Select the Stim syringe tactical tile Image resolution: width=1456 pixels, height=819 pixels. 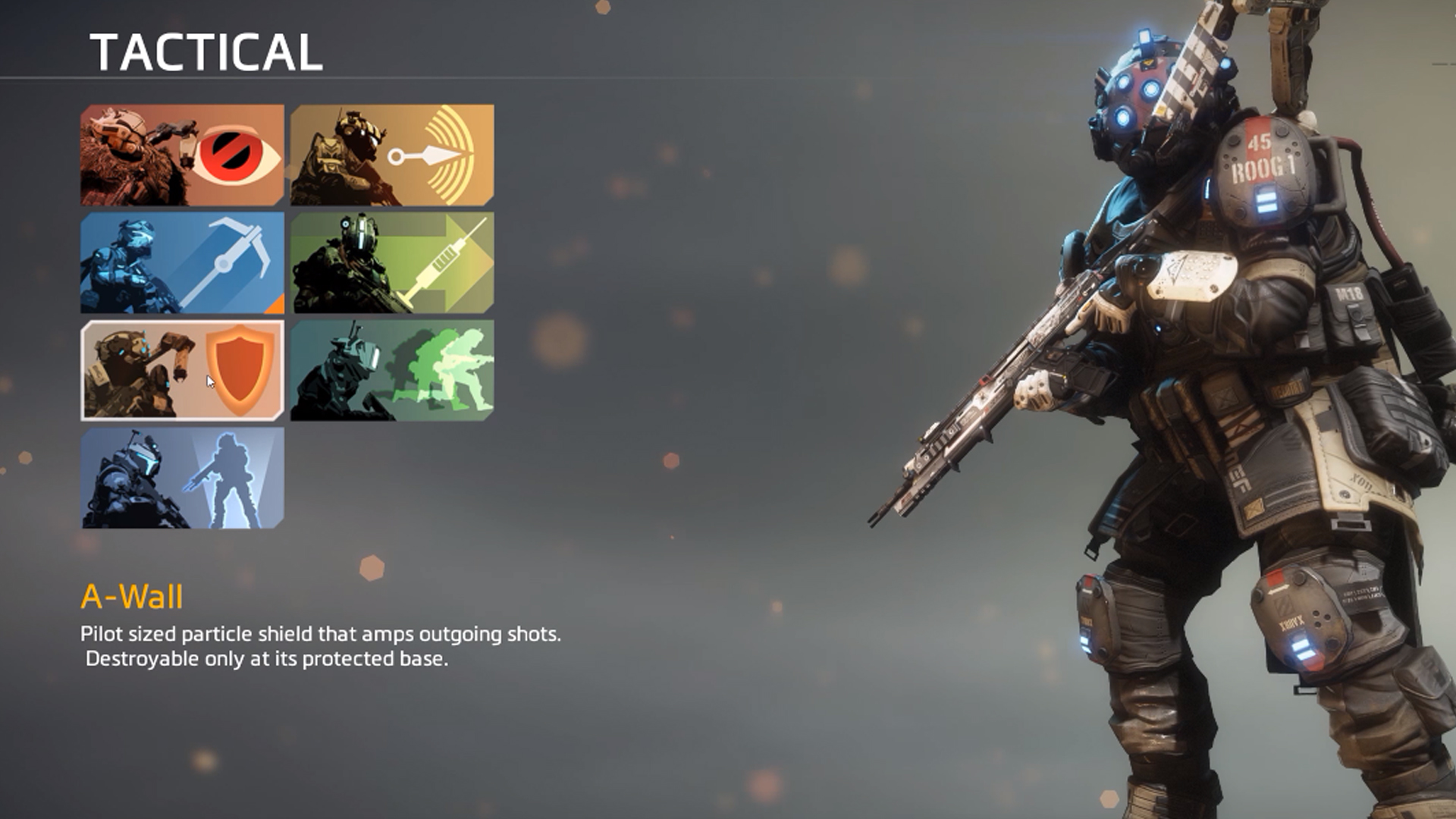pos(392,263)
